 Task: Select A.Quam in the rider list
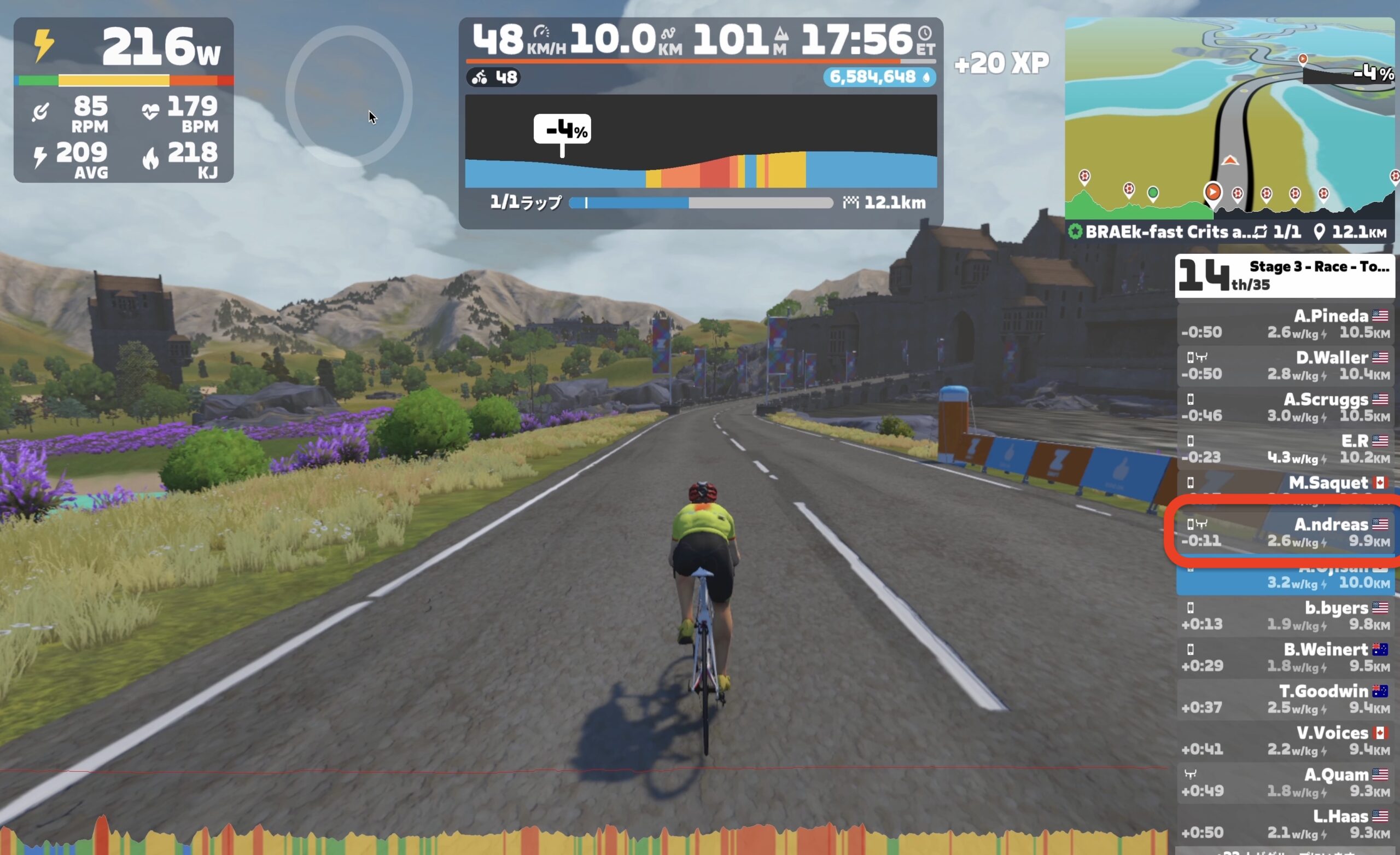tap(1285, 782)
